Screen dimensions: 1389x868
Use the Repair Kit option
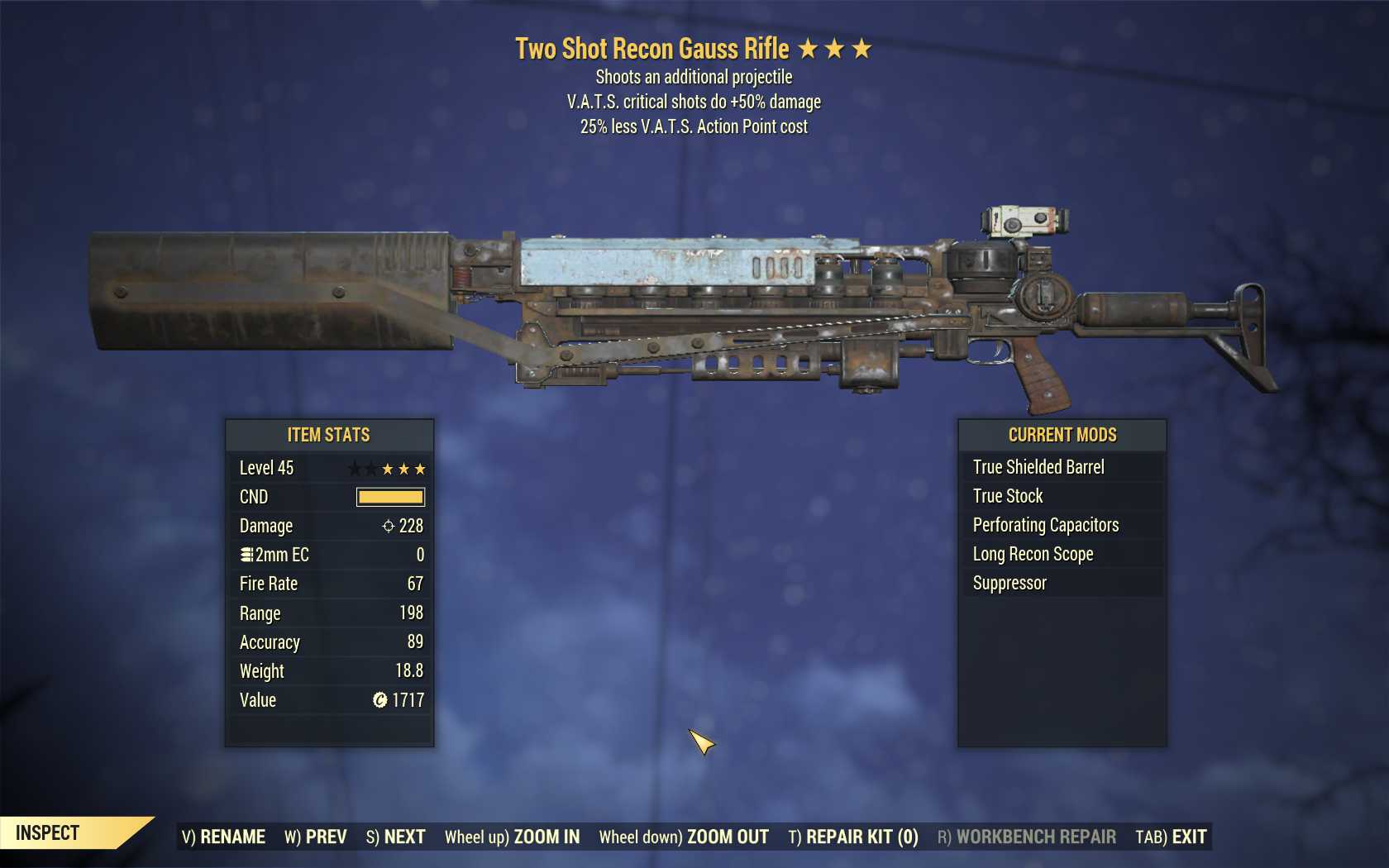[x=853, y=837]
